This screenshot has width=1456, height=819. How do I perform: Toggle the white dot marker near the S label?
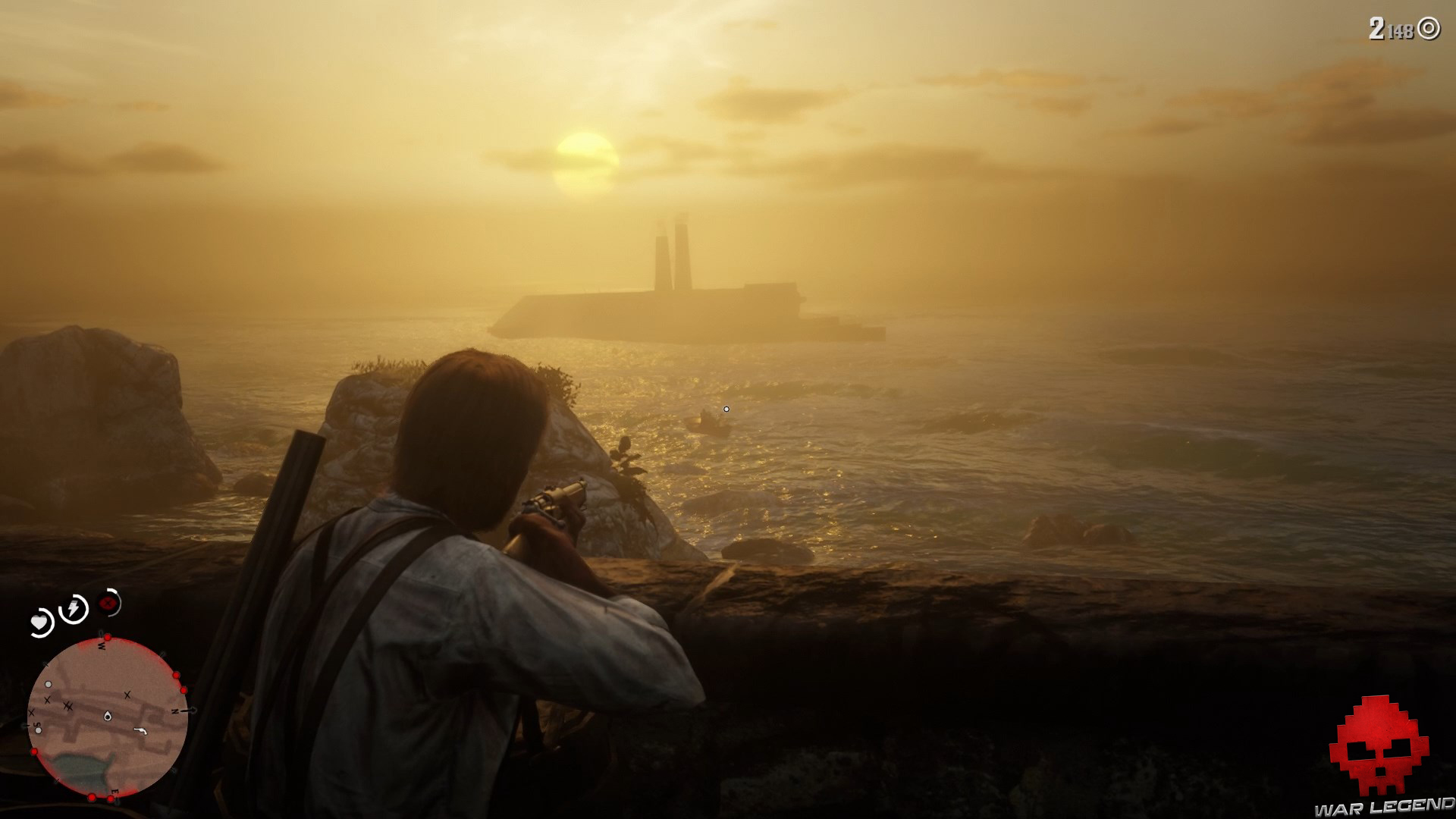[x=39, y=730]
